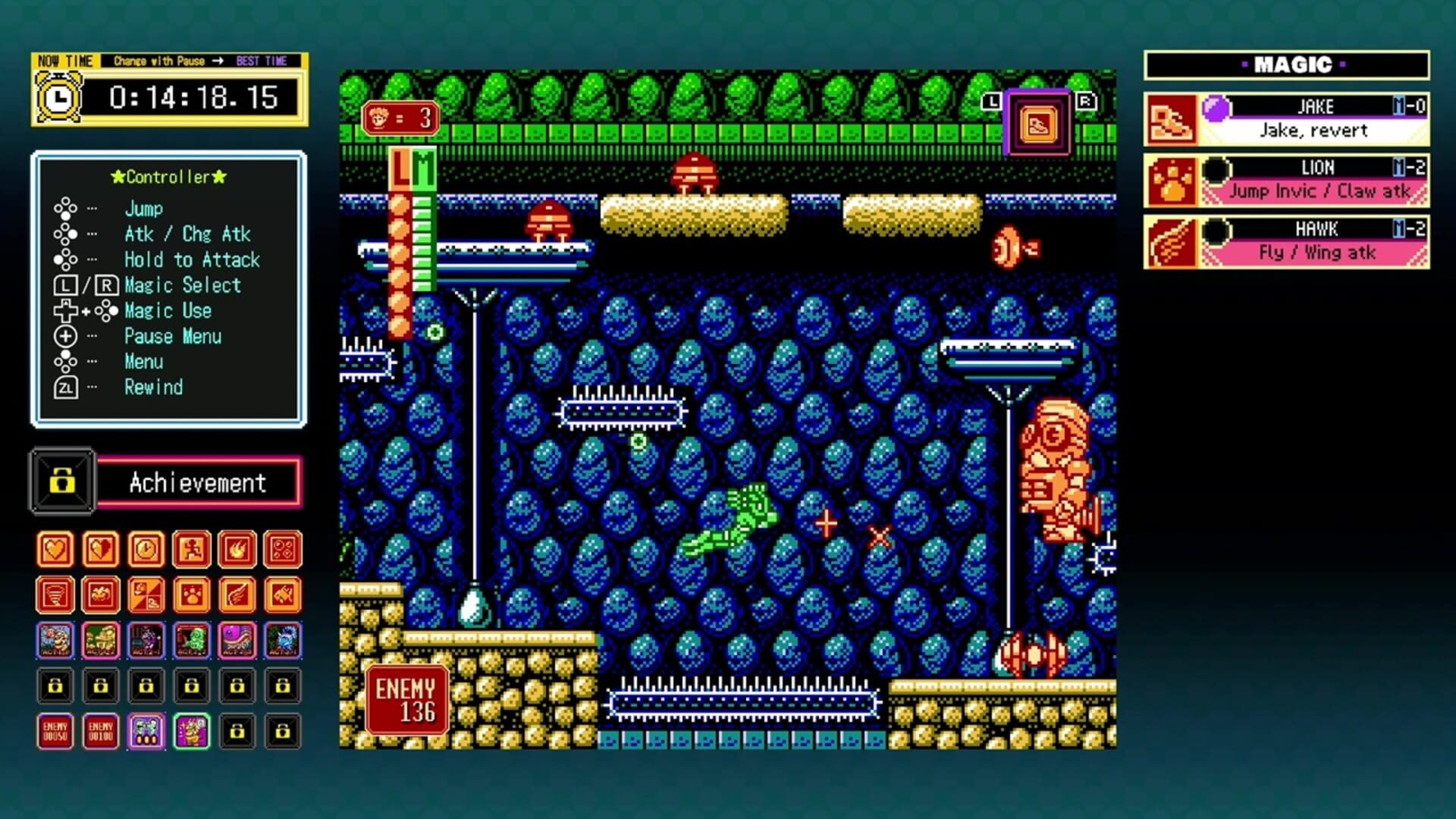Screen dimensions: 1456x819
Task: Click the fire achievement icon
Action: click(237, 550)
